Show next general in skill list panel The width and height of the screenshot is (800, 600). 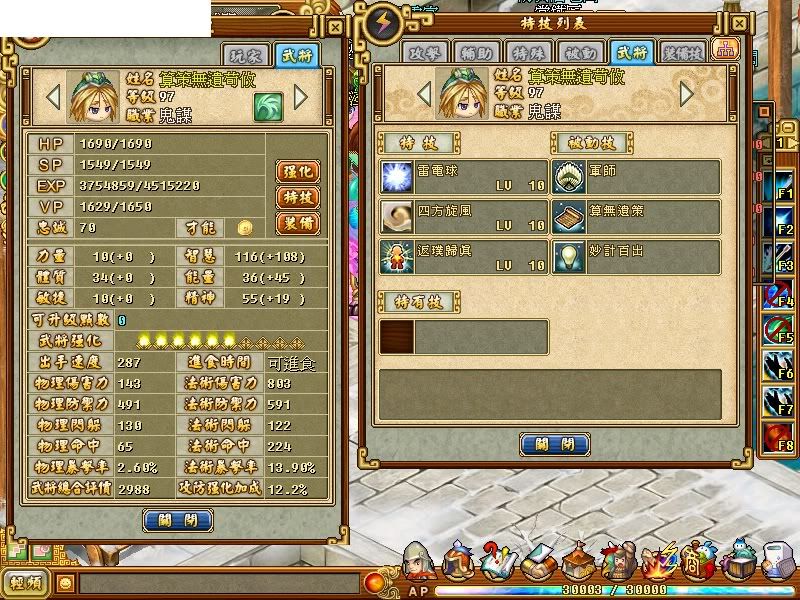pyautogui.click(x=687, y=94)
